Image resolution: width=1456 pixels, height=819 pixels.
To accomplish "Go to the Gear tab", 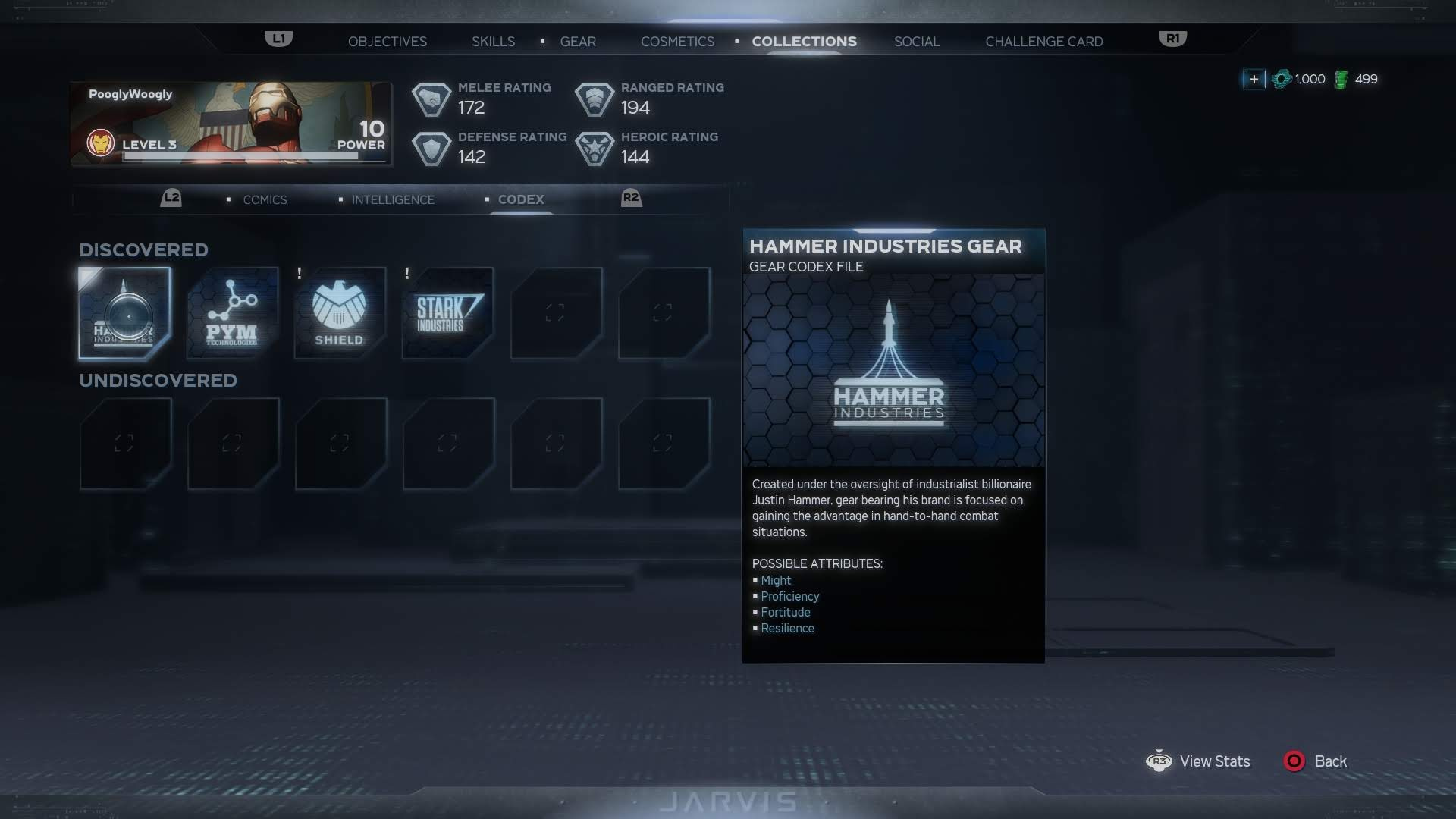I will point(578,42).
